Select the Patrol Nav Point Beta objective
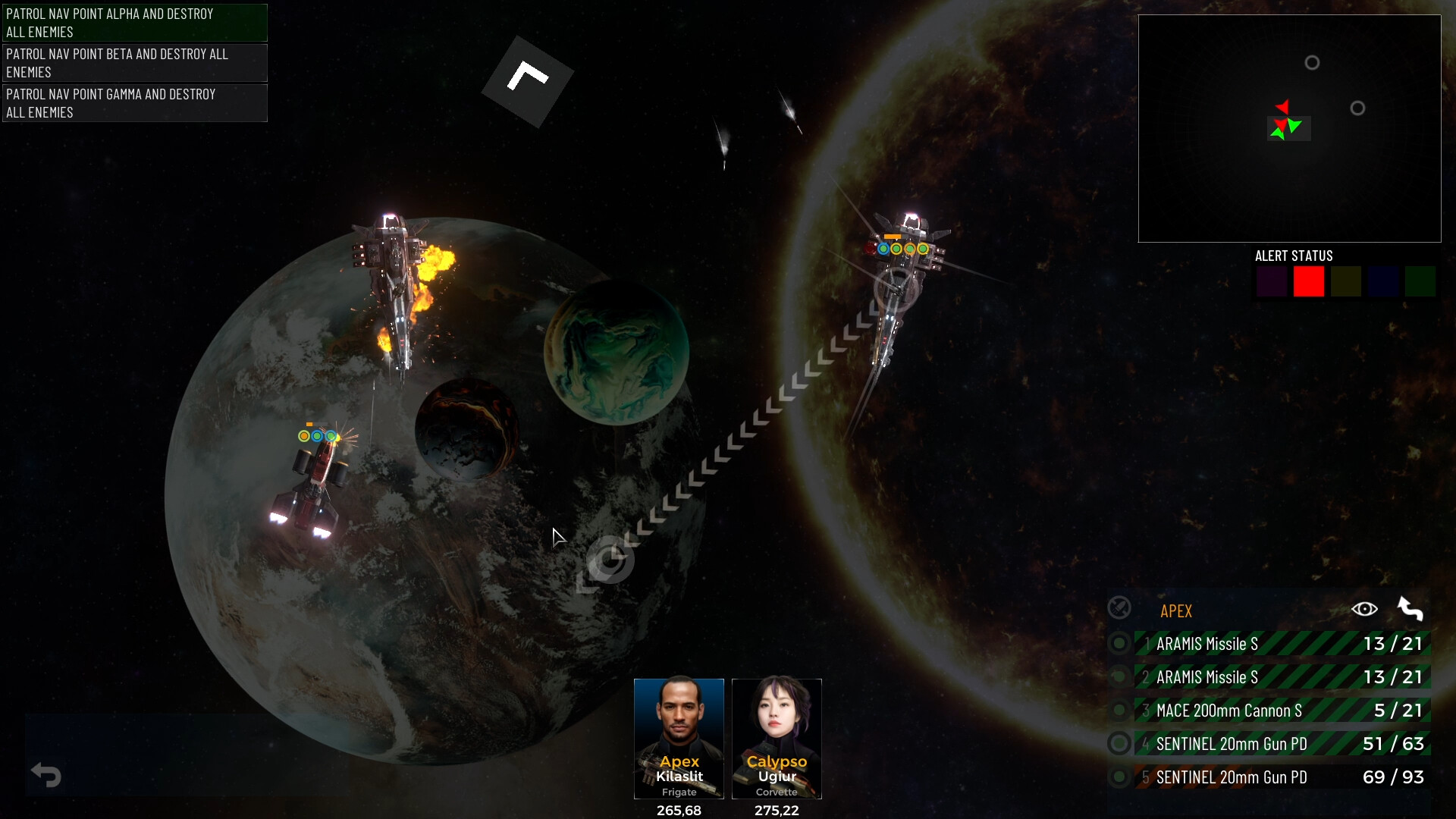Viewport: 1456px width, 819px height. (134, 63)
